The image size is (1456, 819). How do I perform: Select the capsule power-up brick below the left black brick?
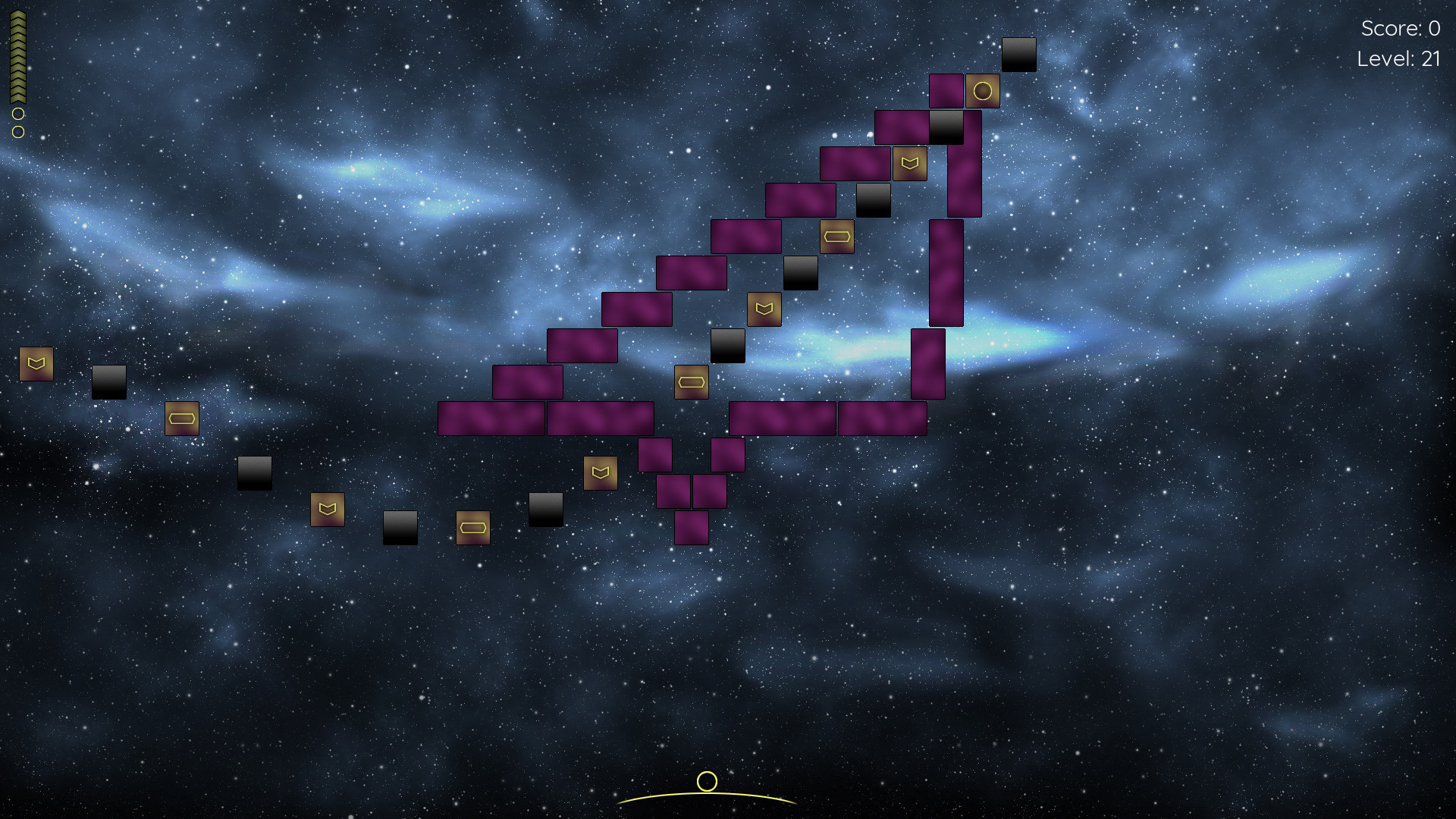tap(182, 418)
